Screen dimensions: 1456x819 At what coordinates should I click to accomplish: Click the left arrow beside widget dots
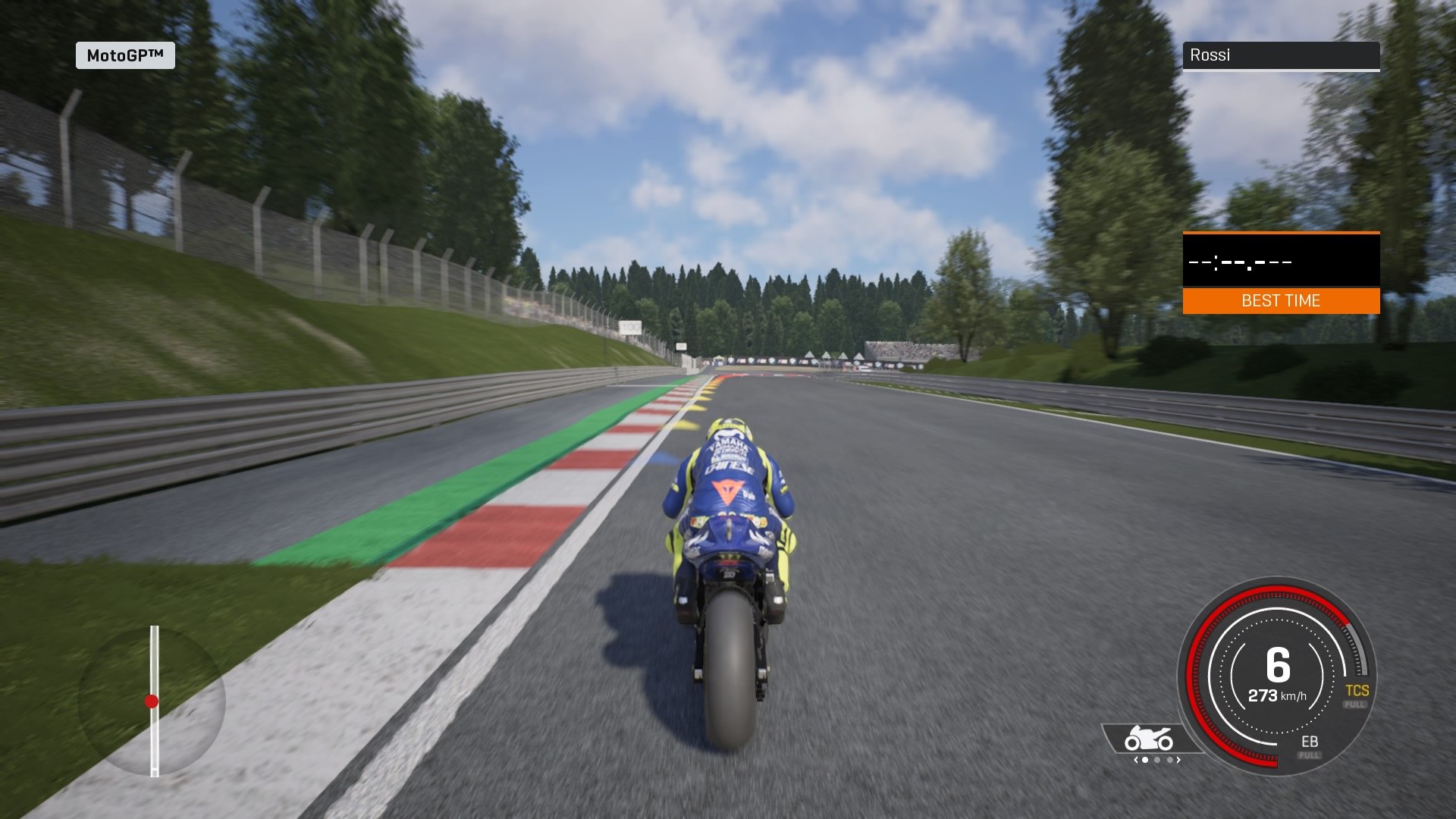coord(1136,758)
